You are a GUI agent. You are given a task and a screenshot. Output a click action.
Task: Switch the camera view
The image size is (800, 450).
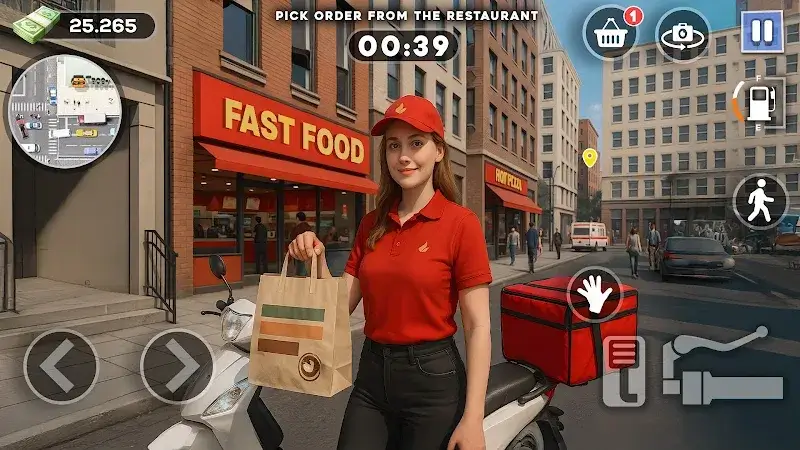[x=683, y=34]
